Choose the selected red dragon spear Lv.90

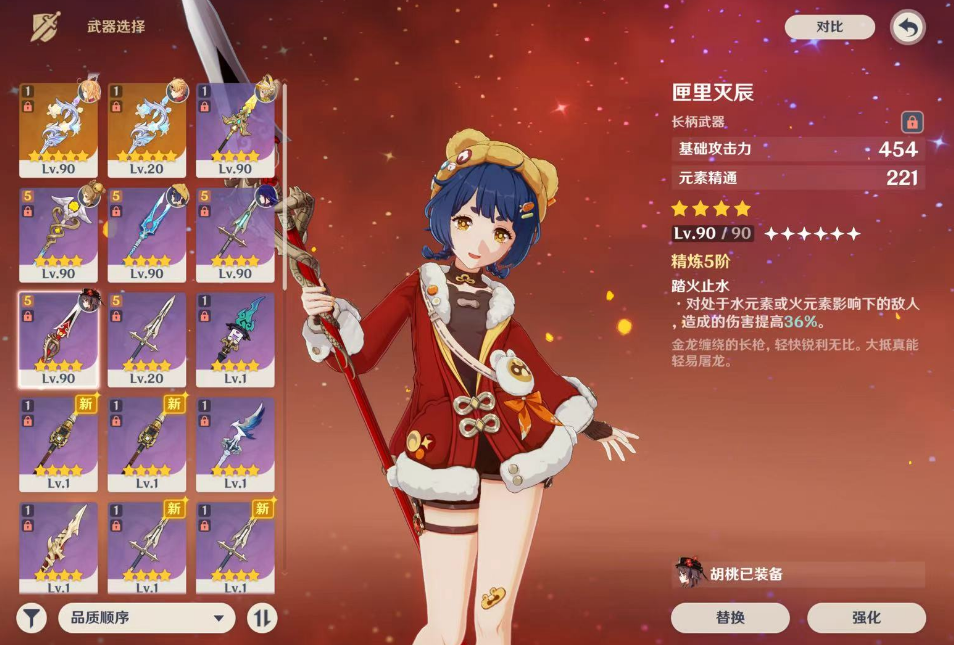(58, 340)
